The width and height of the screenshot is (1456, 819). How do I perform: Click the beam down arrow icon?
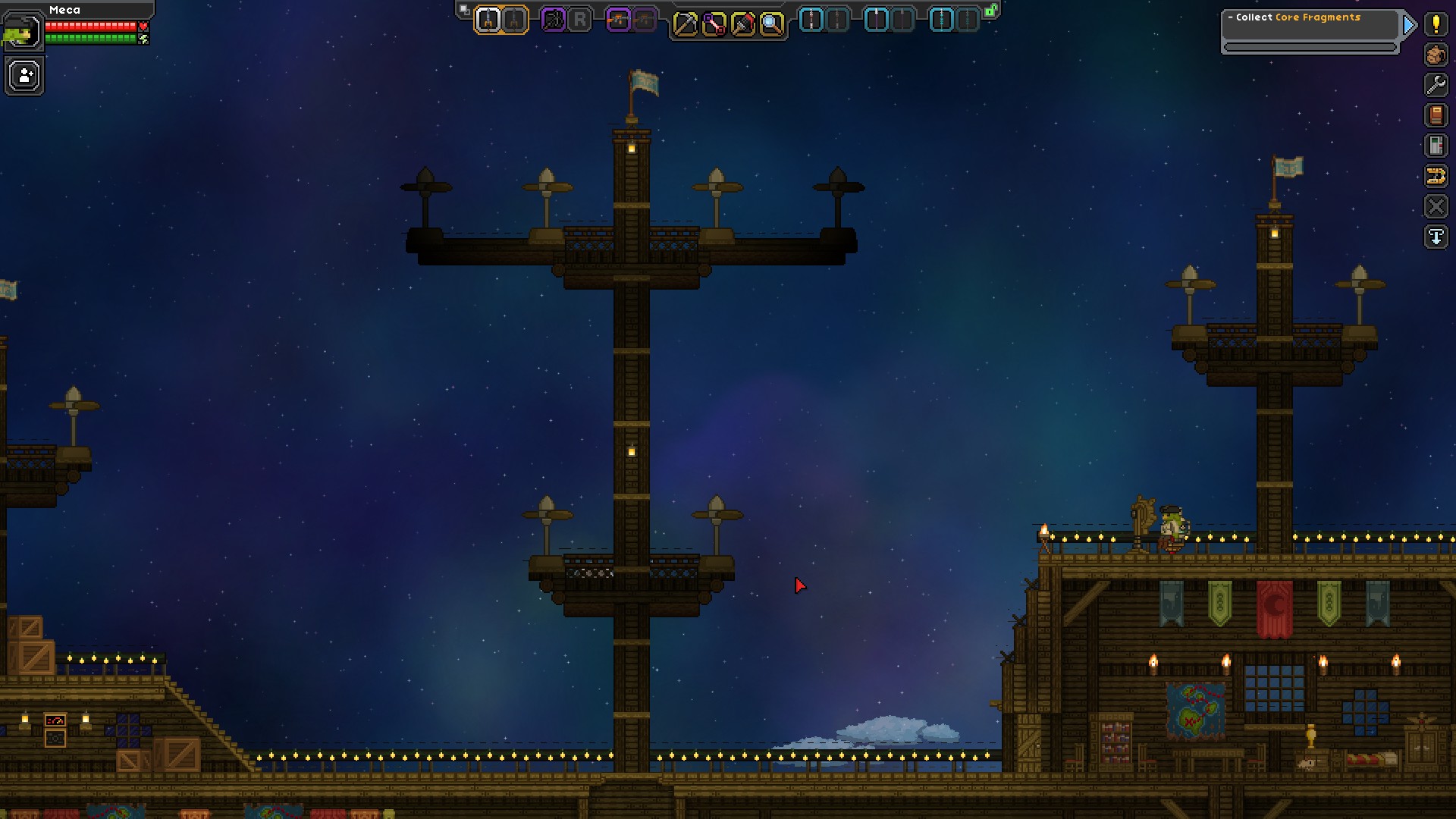click(1436, 237)
